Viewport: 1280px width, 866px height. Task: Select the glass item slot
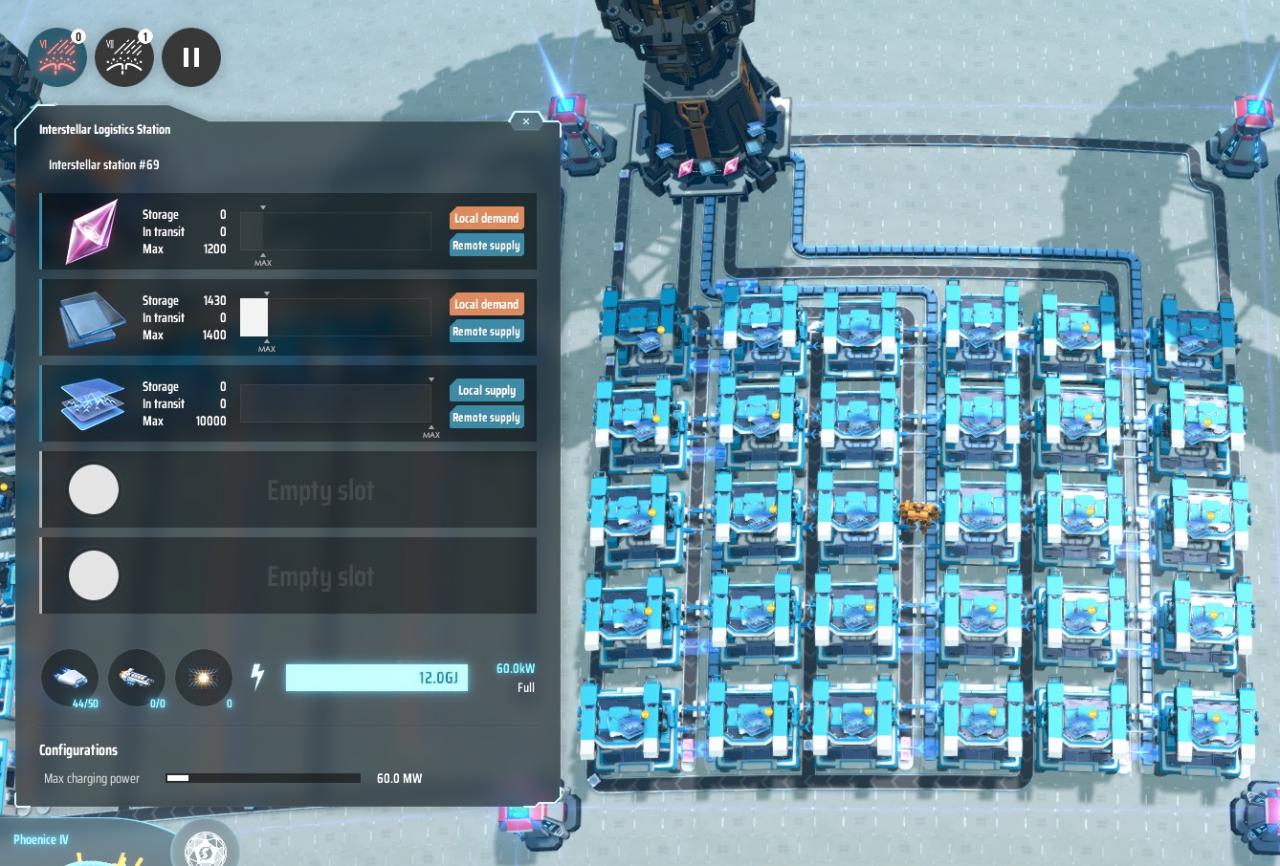point(92,317)
